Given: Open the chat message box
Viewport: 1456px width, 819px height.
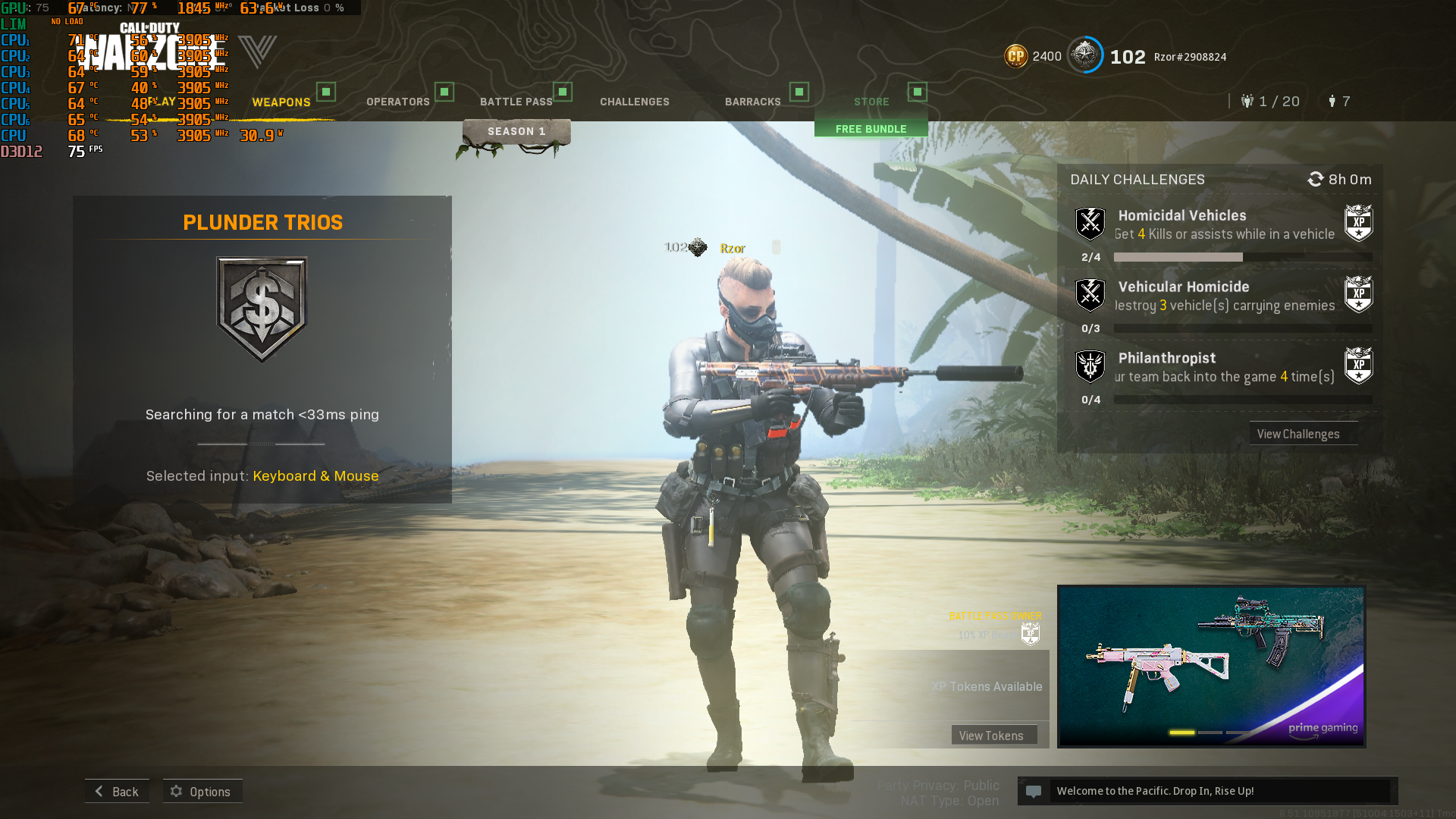Looking at the screenshot, I should pyautogui.click(x=1207, y=791).
